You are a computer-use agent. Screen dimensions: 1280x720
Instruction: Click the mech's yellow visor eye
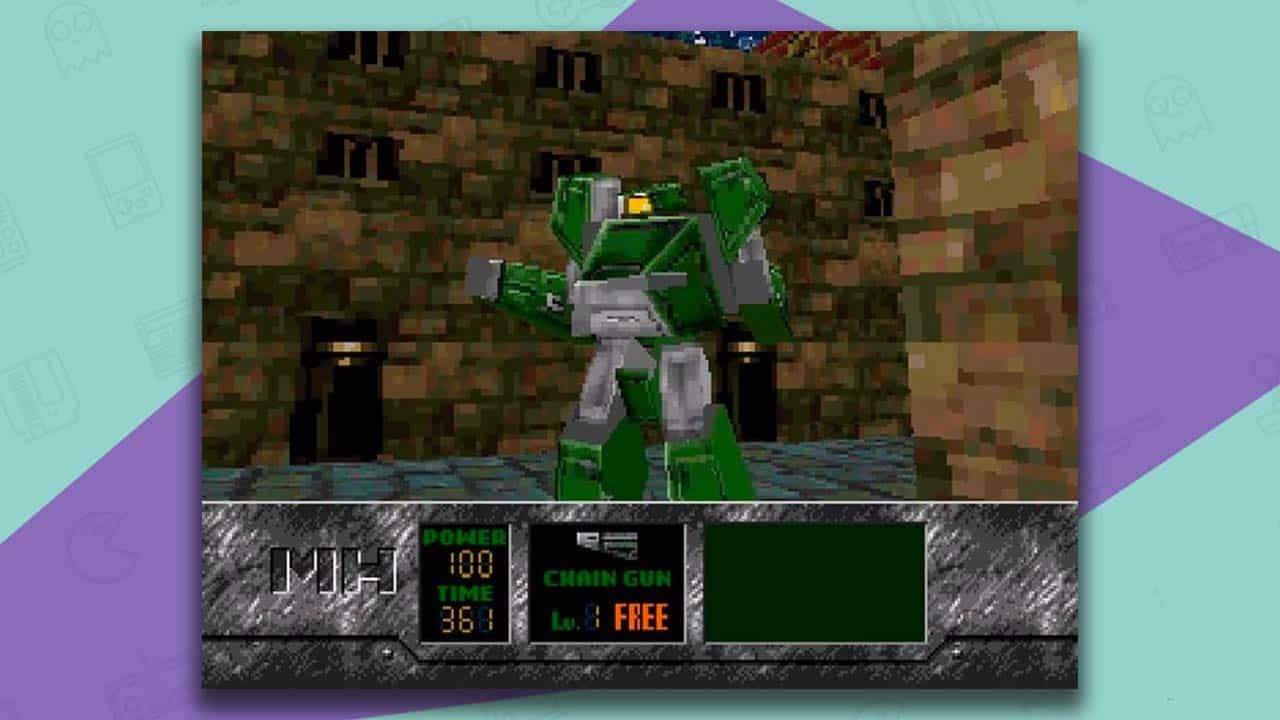pos(637,203)
